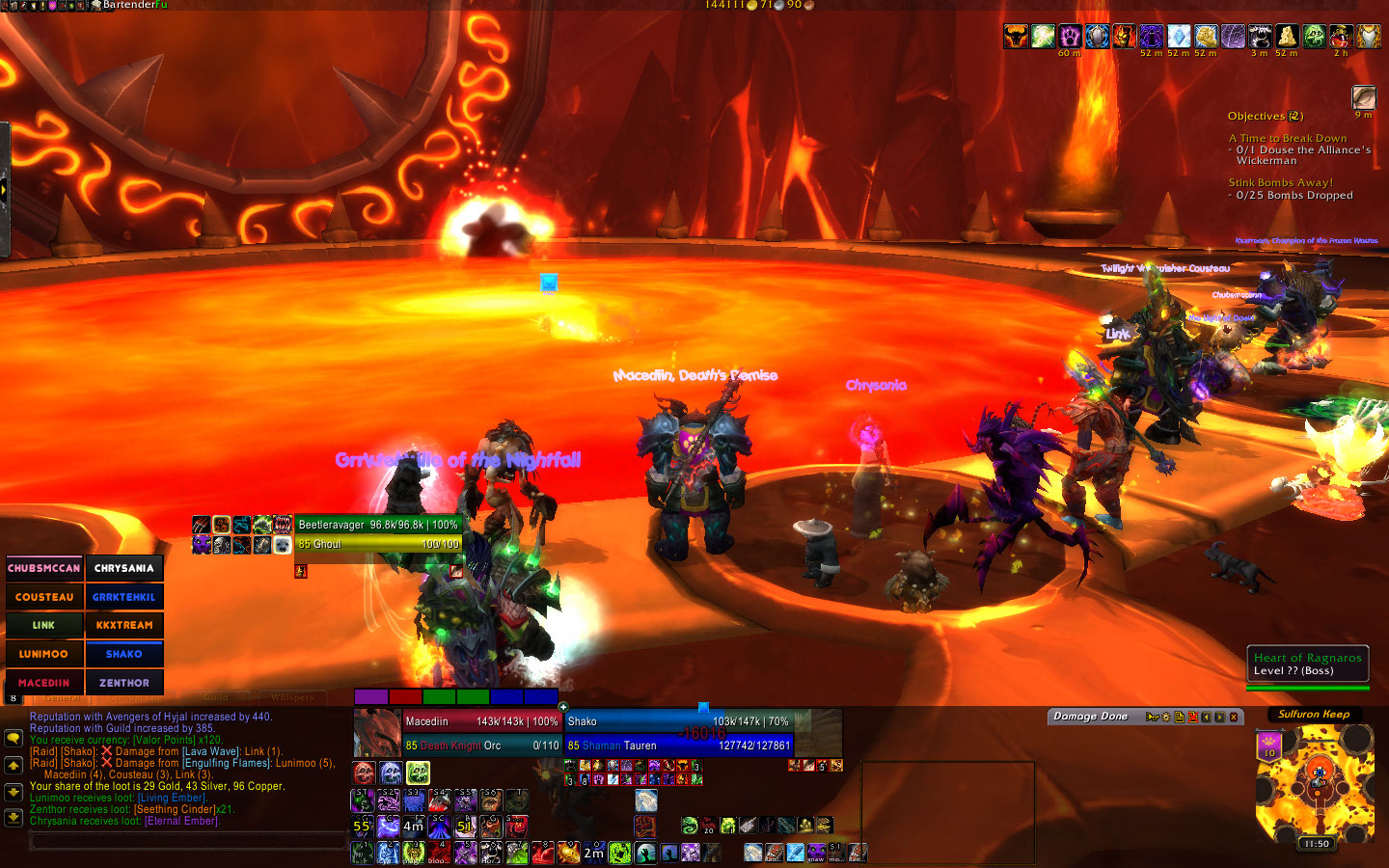The width and height of the screenshot is (1389, 868).
Task: Click the Macediin player unit frame
Action: click(480, 733)
